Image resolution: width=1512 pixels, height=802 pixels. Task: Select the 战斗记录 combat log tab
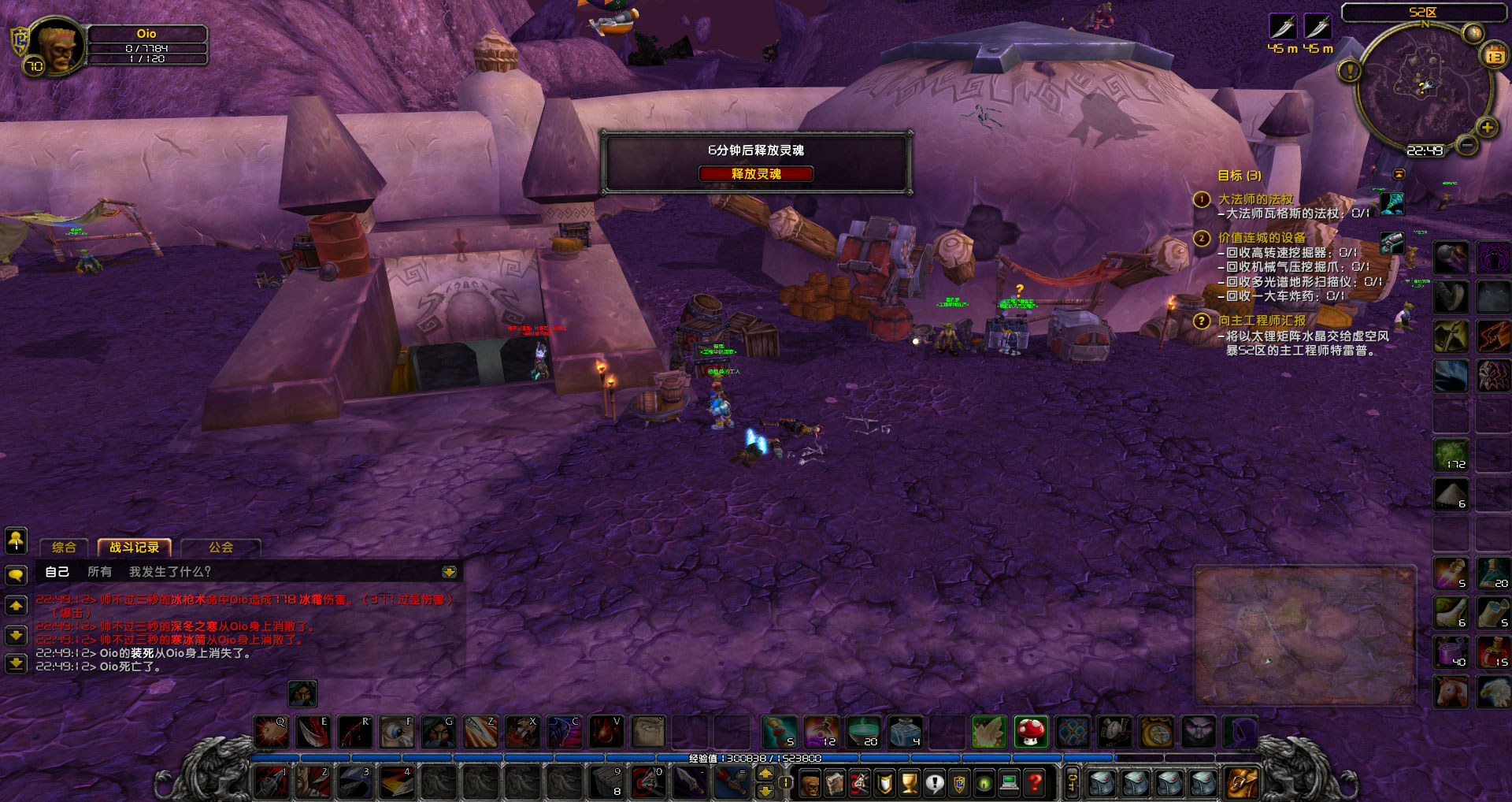(x=134, y=548)
